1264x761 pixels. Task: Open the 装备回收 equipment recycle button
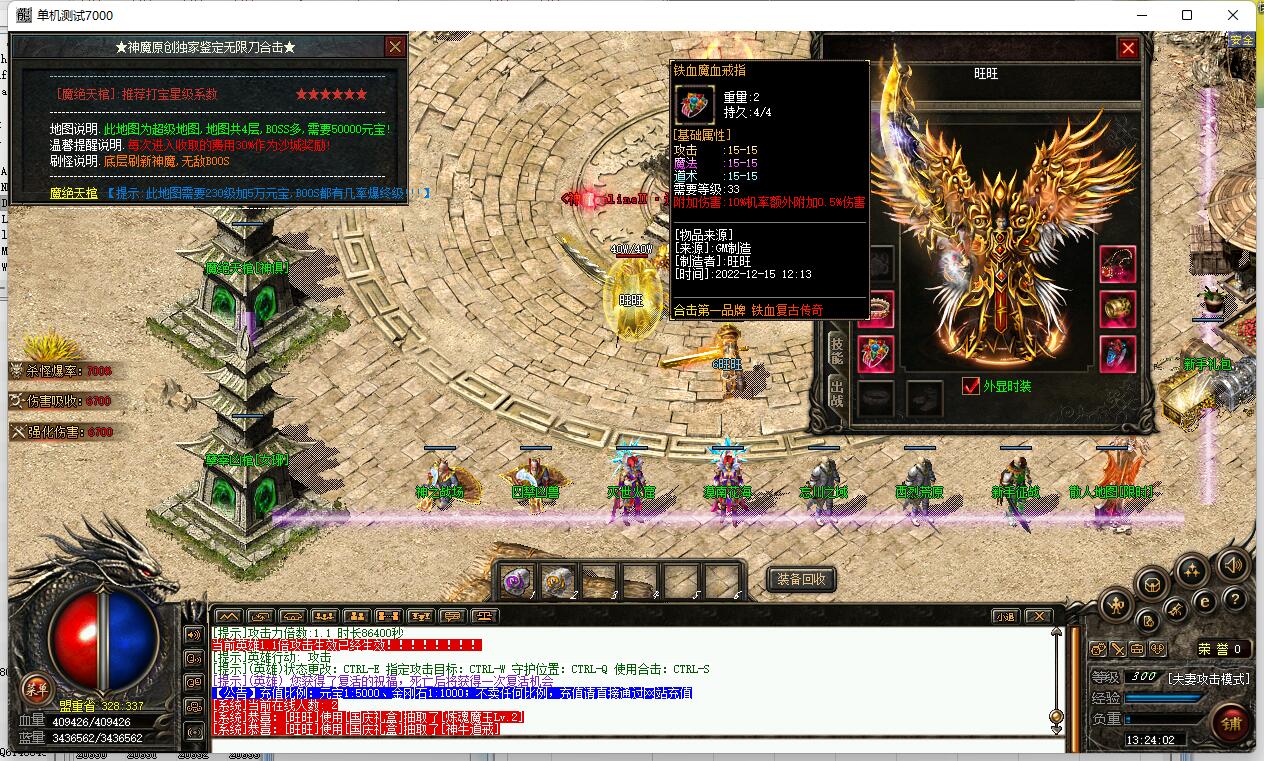[801, 579]
